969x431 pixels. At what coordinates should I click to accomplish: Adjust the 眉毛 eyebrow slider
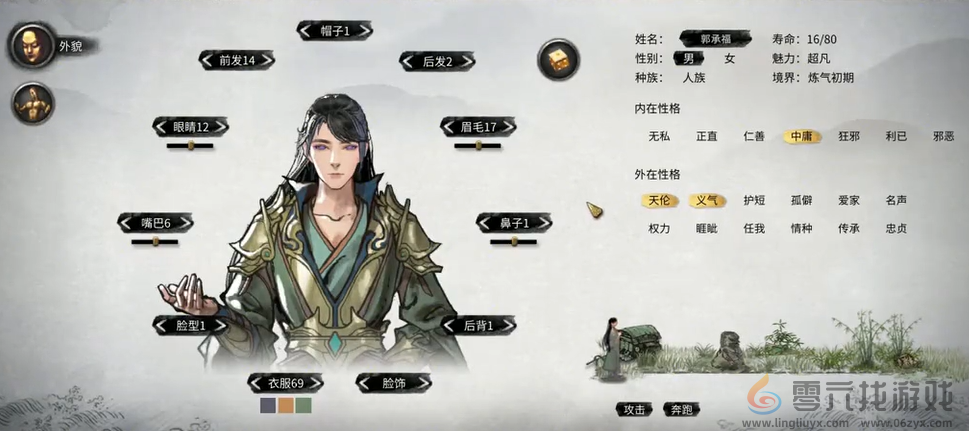point(477,146)
